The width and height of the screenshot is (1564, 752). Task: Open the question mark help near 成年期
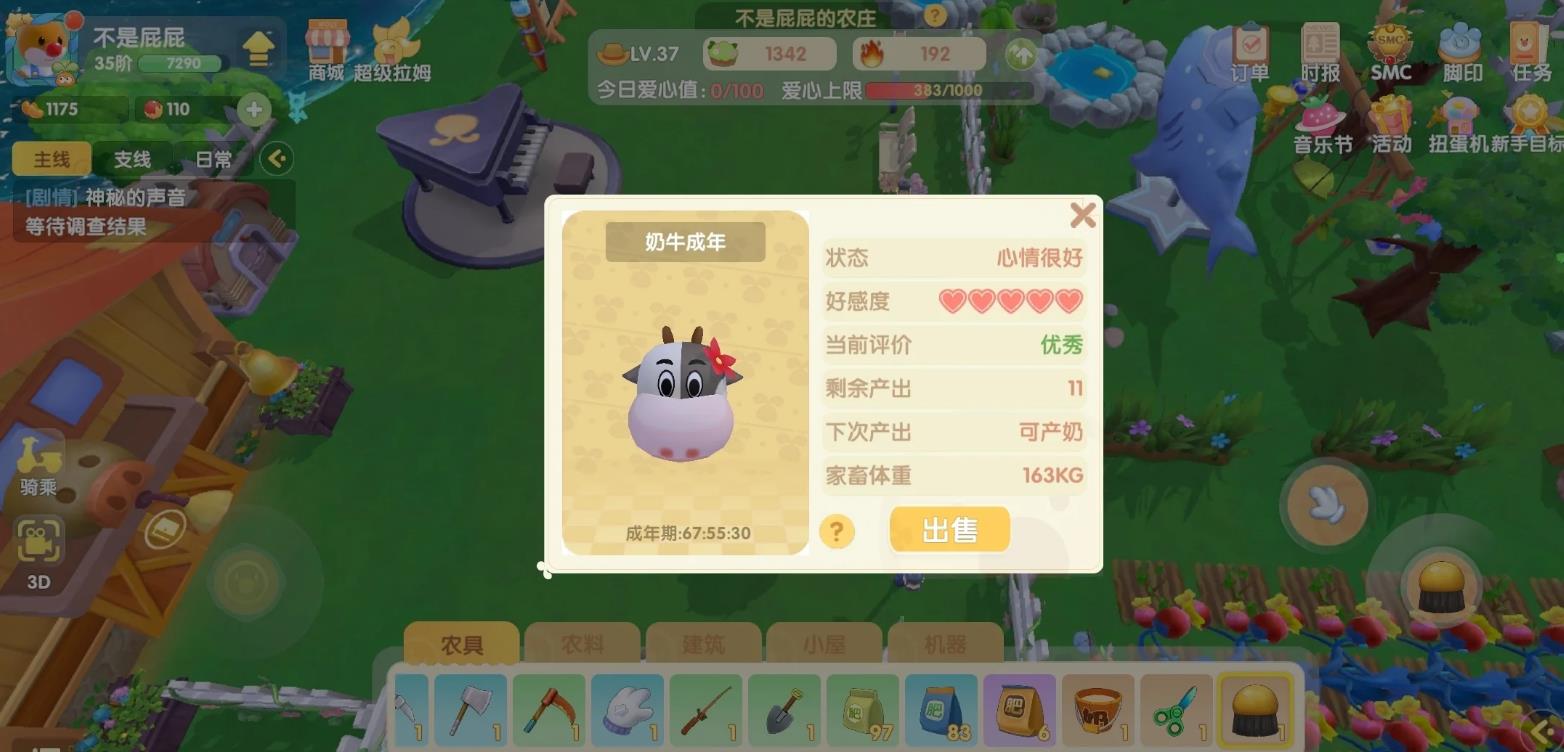(836, 533)
